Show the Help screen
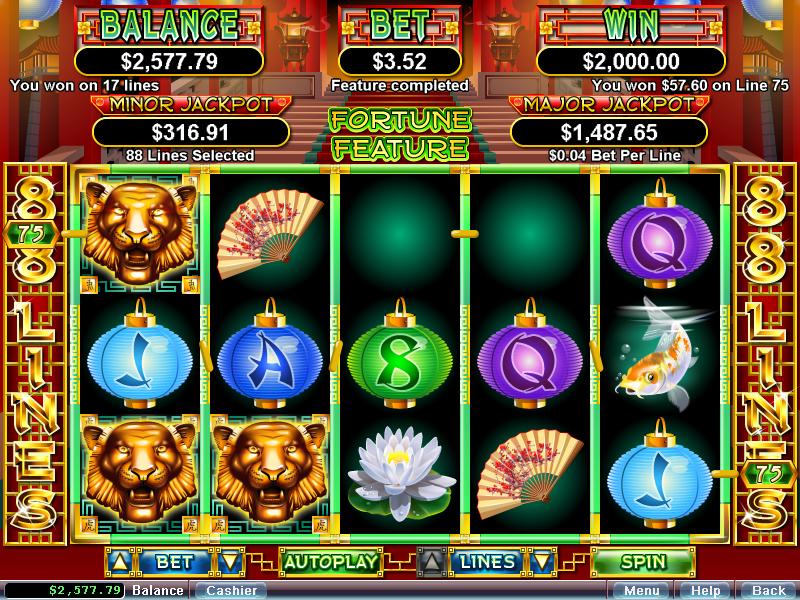The width and height of the screenshot is (800, 600). (705, 590)
